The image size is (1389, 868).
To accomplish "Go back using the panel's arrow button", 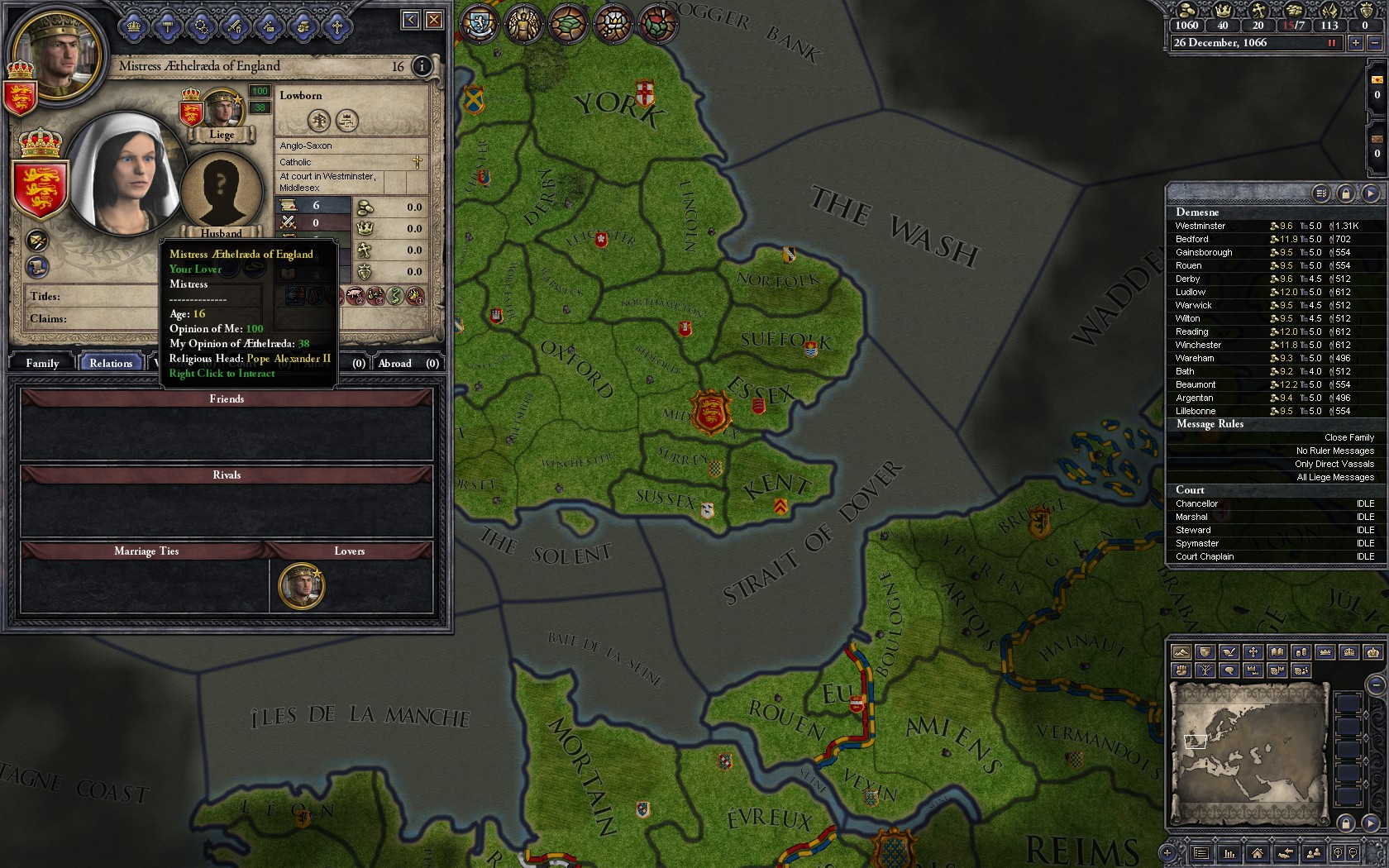I will (410, 20).
